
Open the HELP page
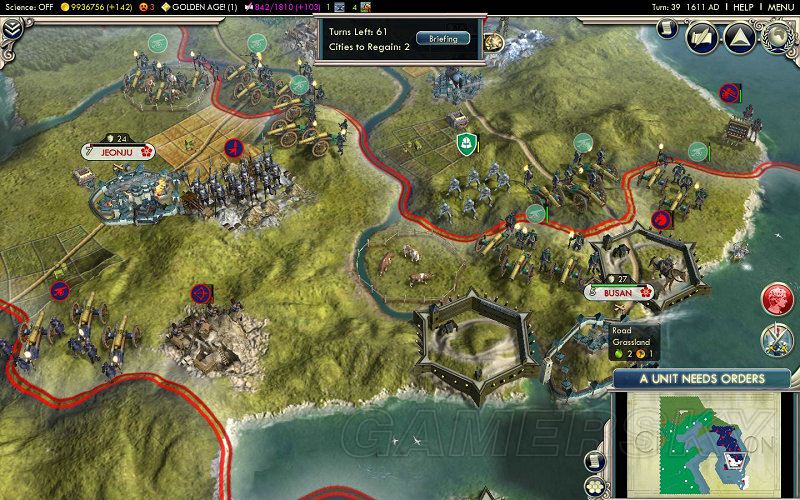click(x=742, y=6)
